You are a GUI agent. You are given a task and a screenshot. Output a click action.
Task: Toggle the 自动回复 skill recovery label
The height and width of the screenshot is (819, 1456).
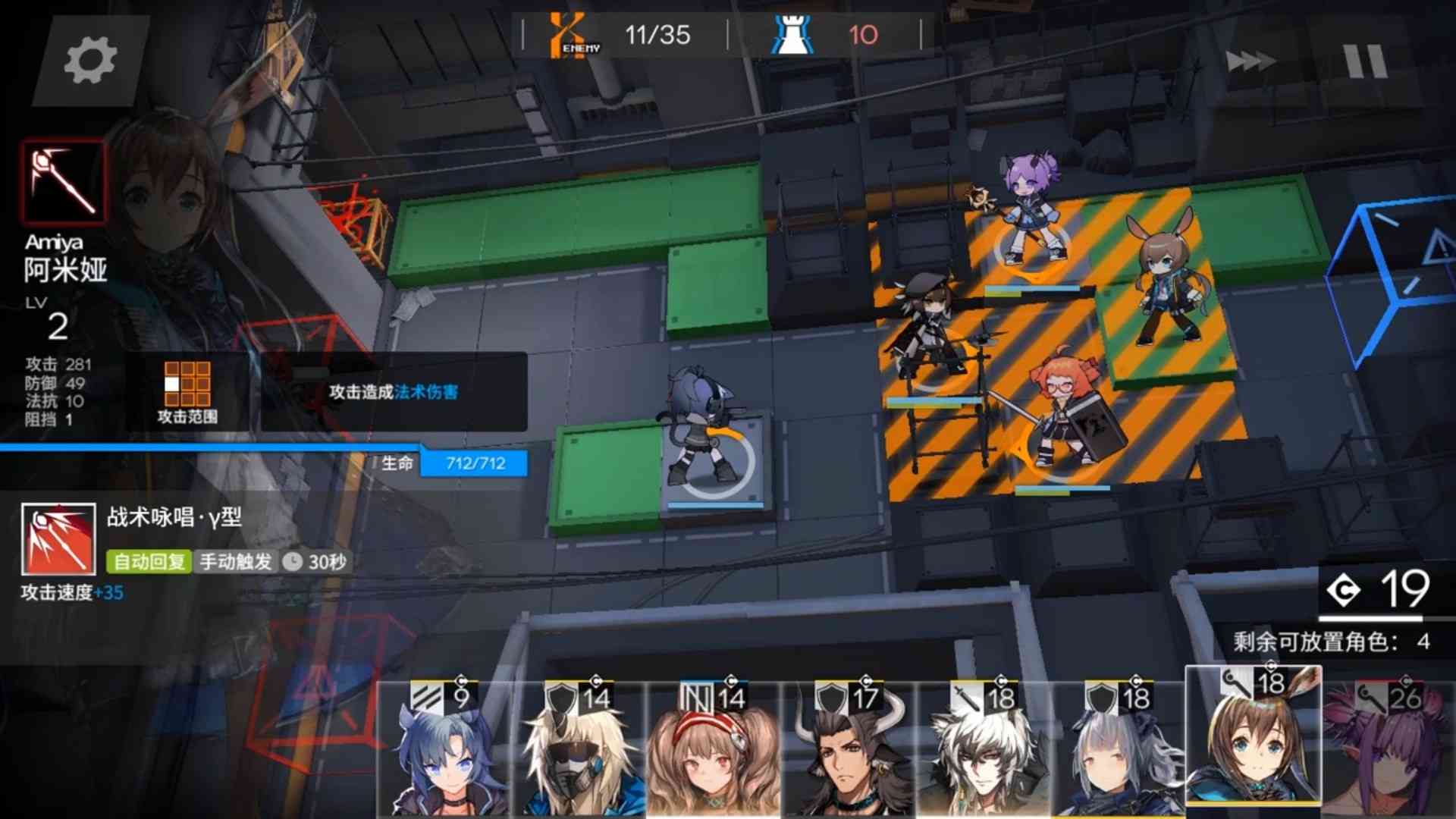pyautogui.click(x=149, y=563)
